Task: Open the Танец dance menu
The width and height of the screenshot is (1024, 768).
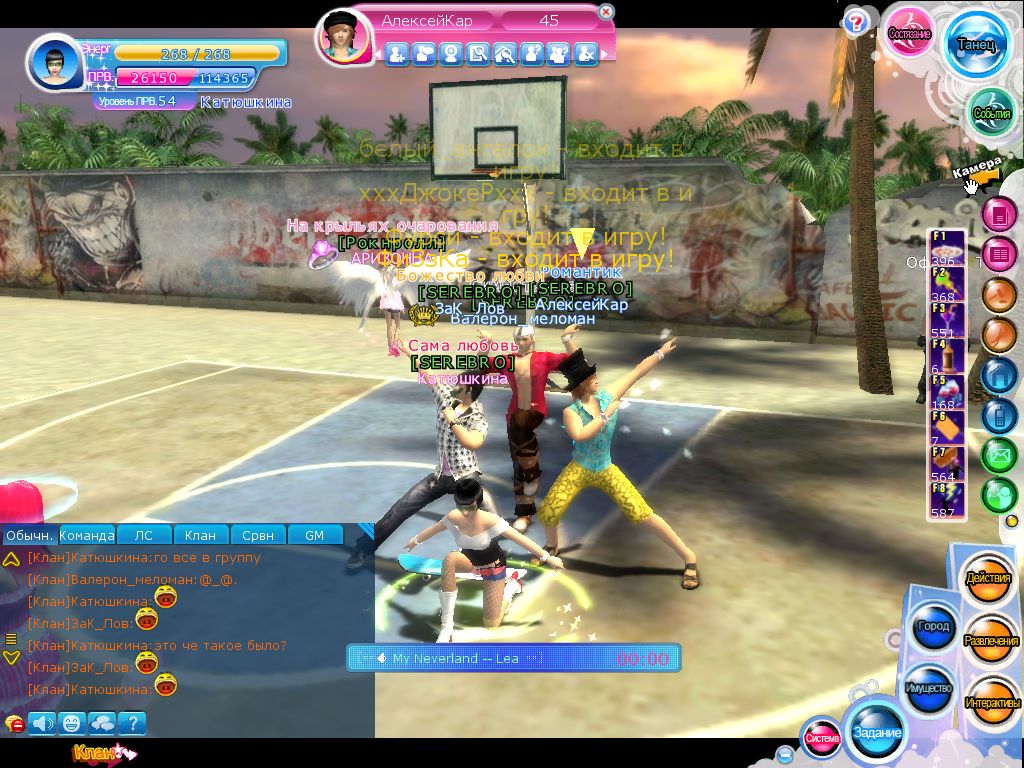Action: point(975,44)
